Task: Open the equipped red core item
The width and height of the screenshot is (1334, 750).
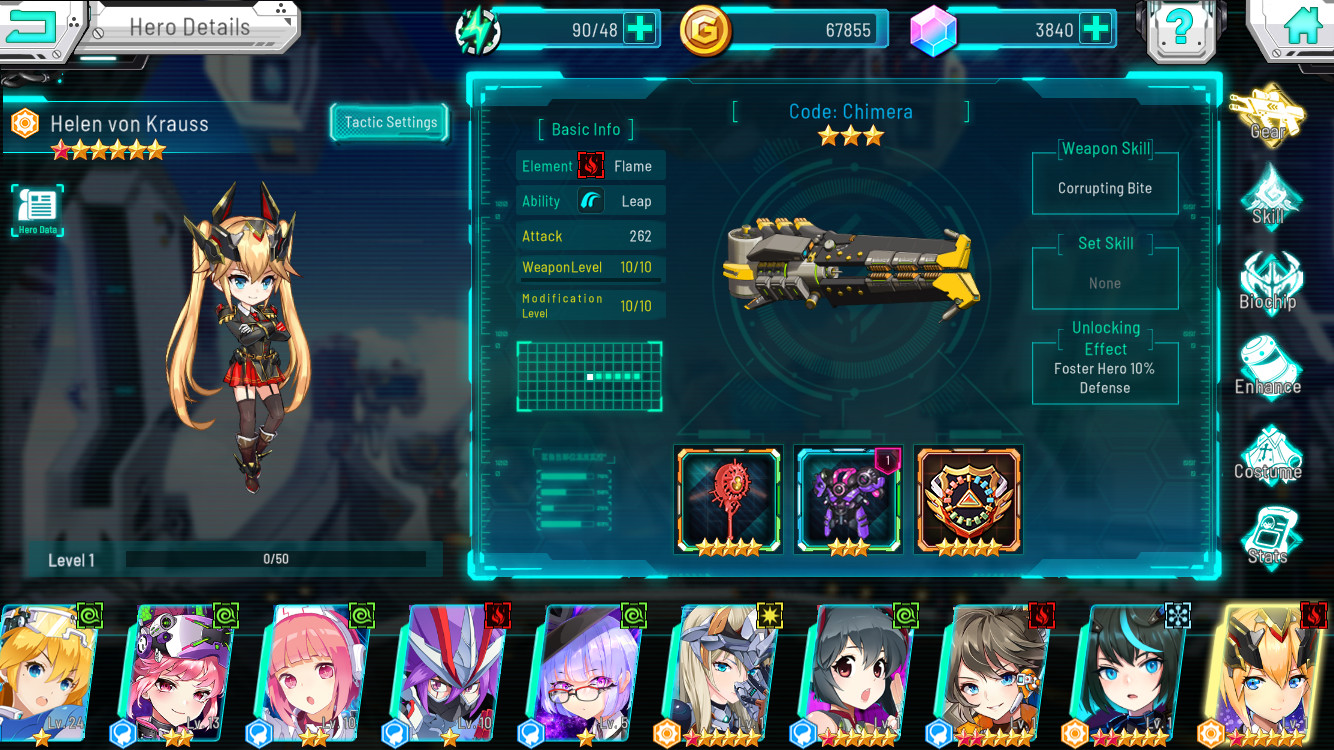Action: coord(728,497)
